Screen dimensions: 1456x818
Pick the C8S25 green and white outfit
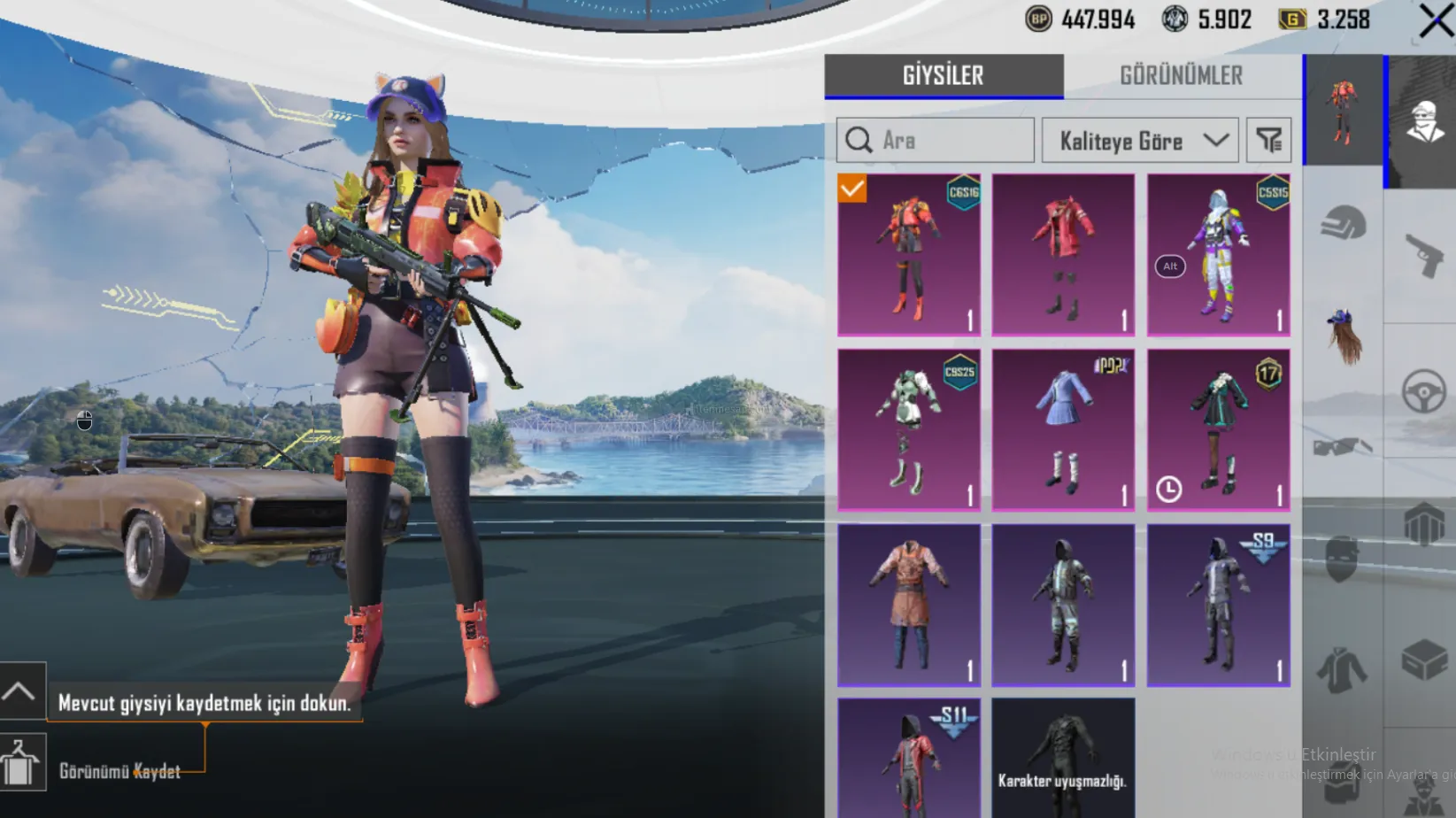[x=909, y=429]
